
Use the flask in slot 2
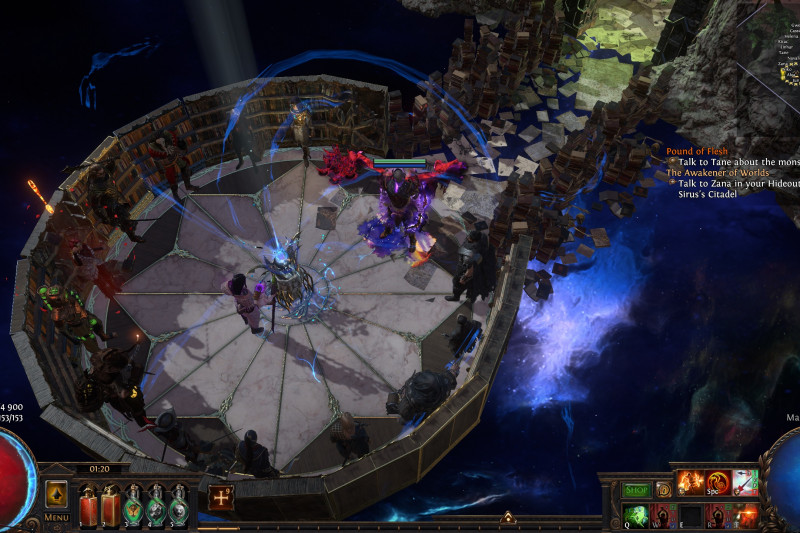tap(110, 505)
